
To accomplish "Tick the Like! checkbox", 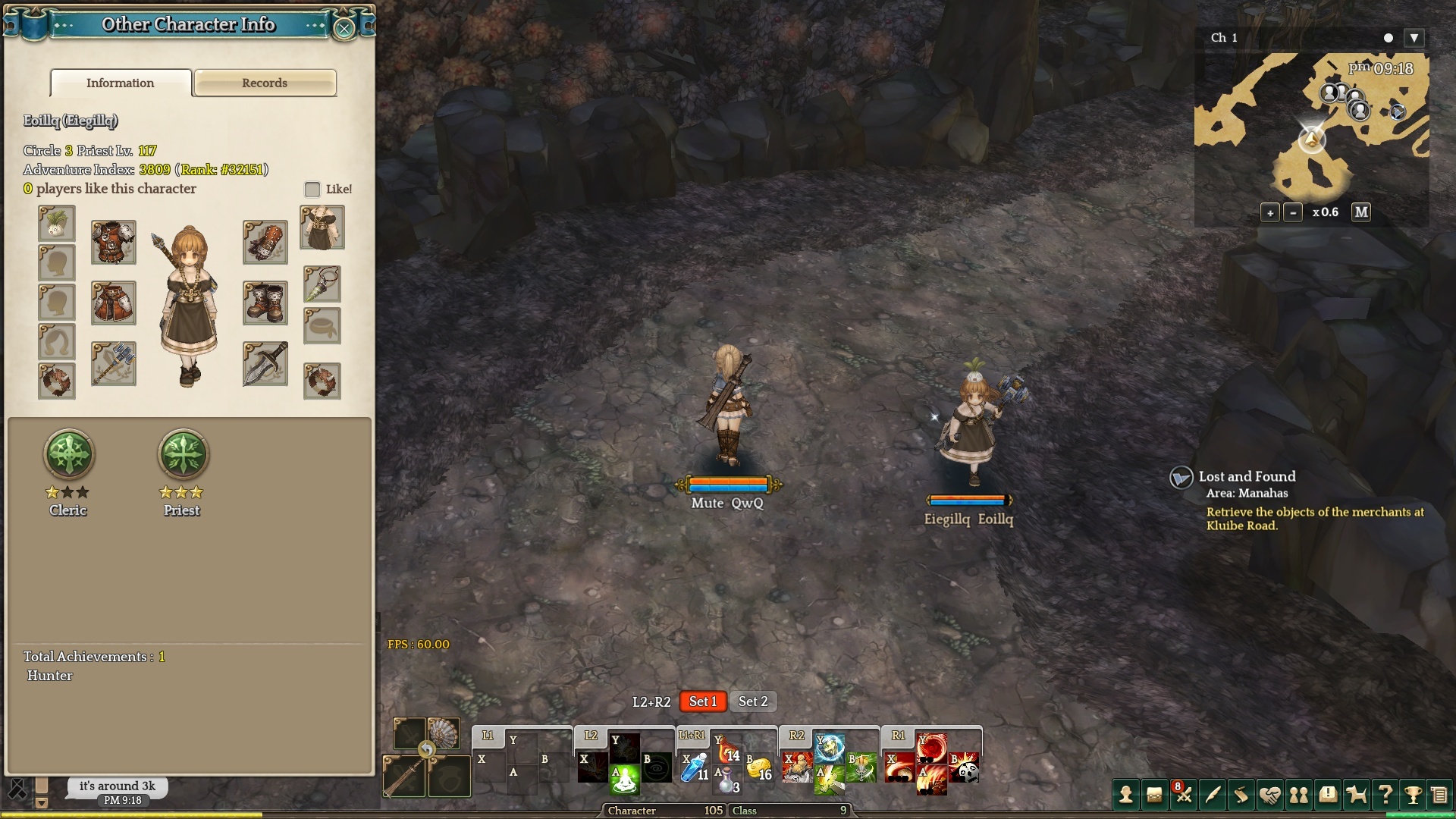I will (x=312, y=189).
